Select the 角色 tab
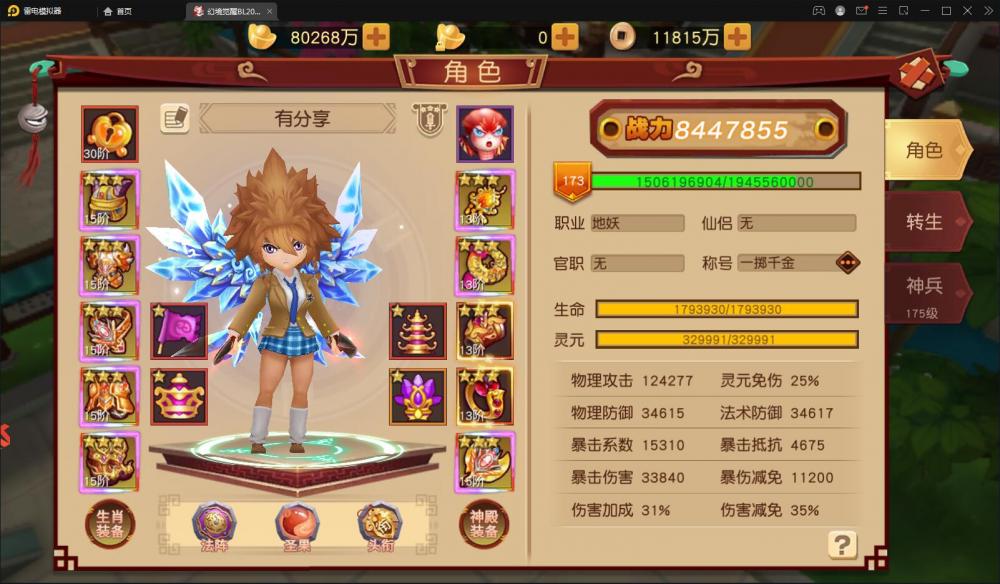Image resolution: width=1000 pixels, height=584 pixels. click(x=923, y=151)
